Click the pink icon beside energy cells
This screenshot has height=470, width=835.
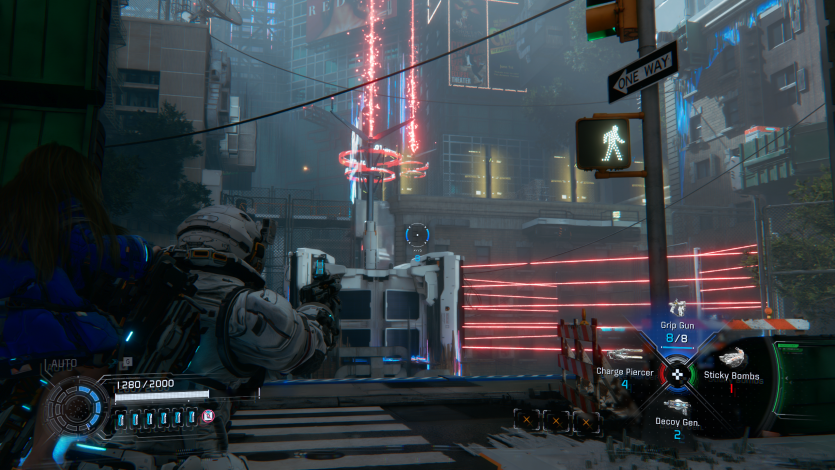(209, 416)
